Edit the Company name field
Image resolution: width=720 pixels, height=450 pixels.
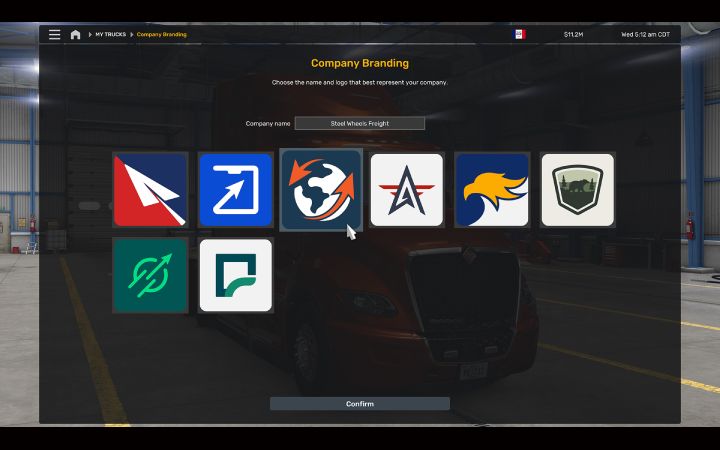point(360,124)
